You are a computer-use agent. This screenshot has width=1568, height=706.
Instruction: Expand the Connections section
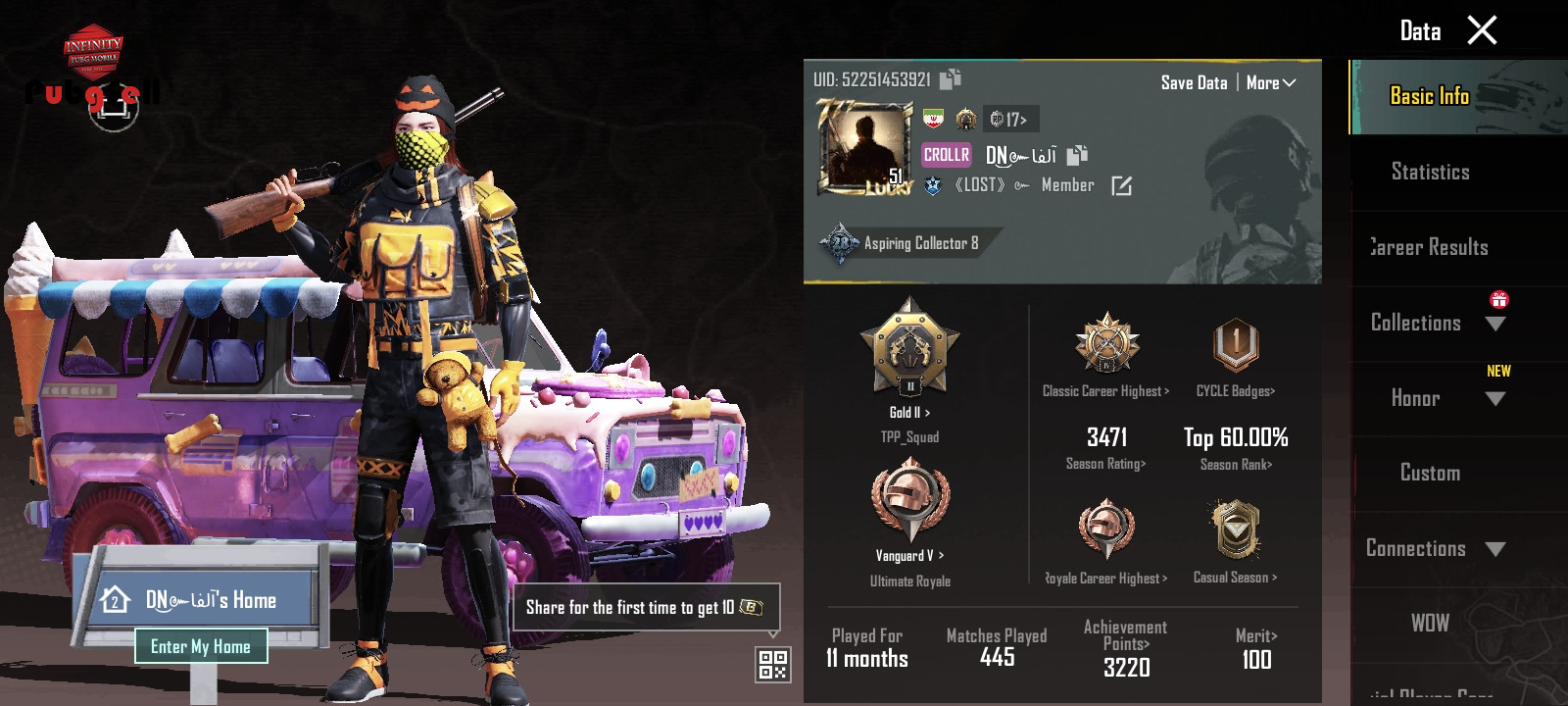(1495, 549)
